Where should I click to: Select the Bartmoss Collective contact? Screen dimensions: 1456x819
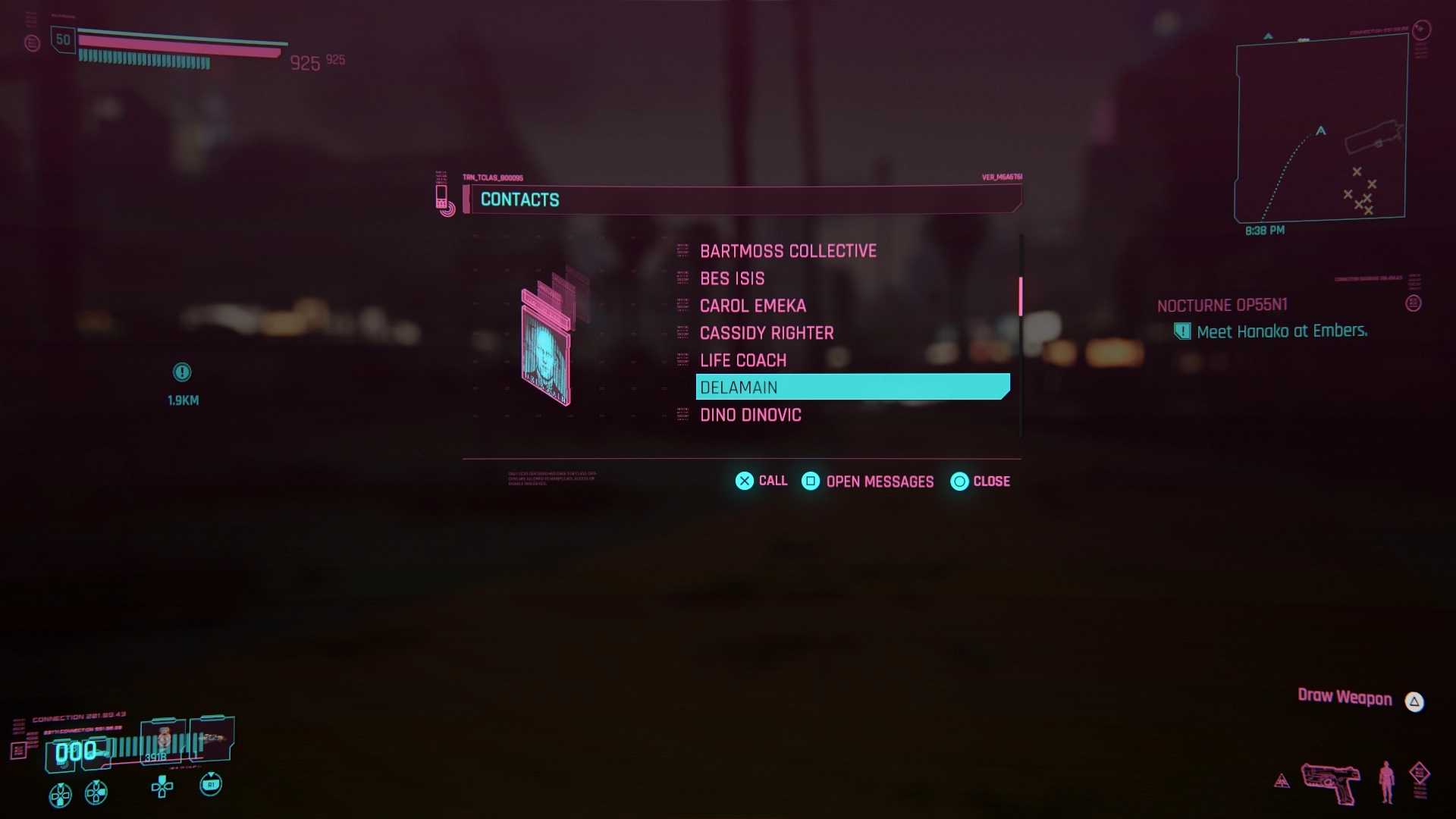[x=788, y=251]
